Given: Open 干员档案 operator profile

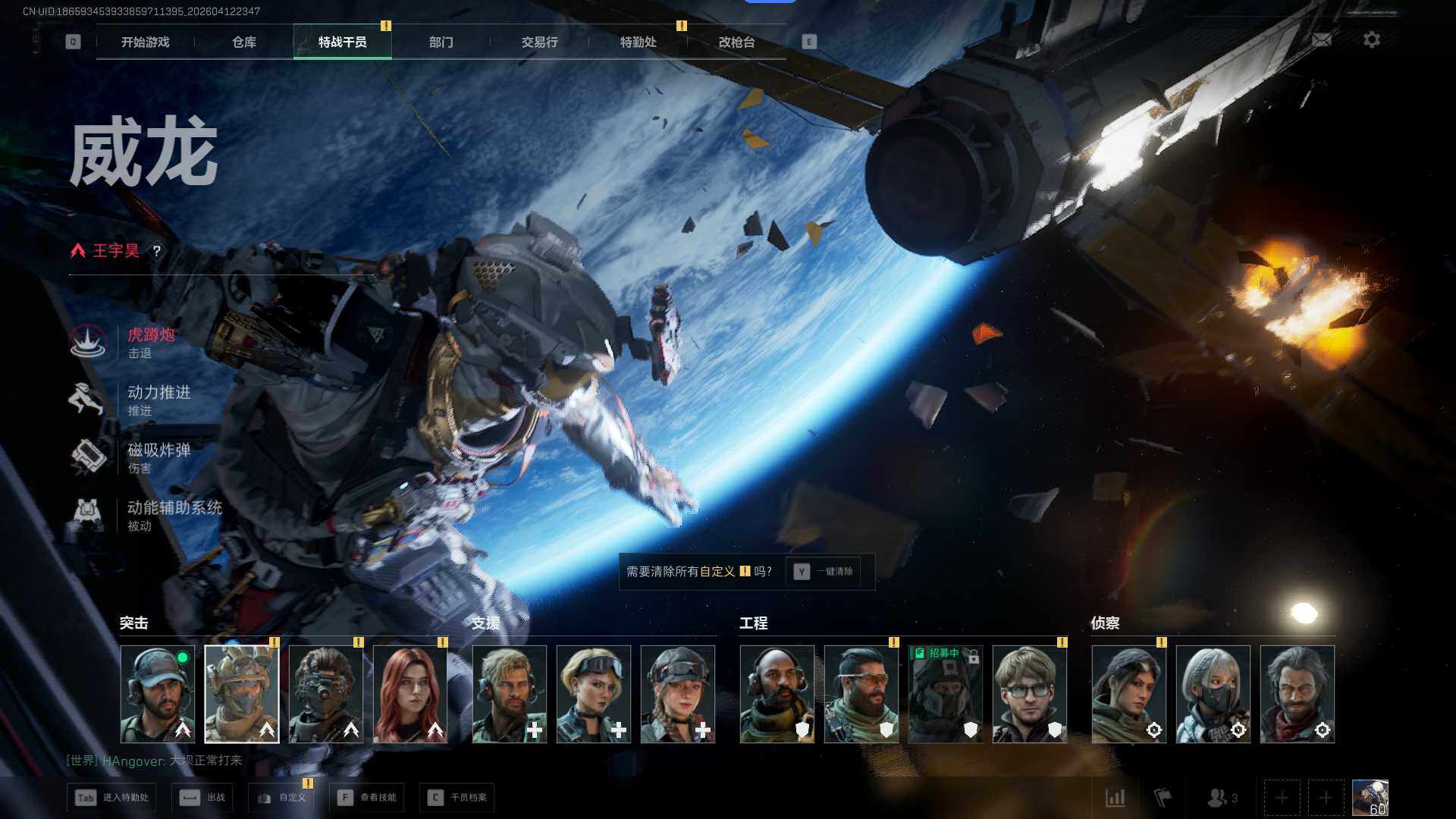Looking at the screenshot, I should [x=457, y=798].
